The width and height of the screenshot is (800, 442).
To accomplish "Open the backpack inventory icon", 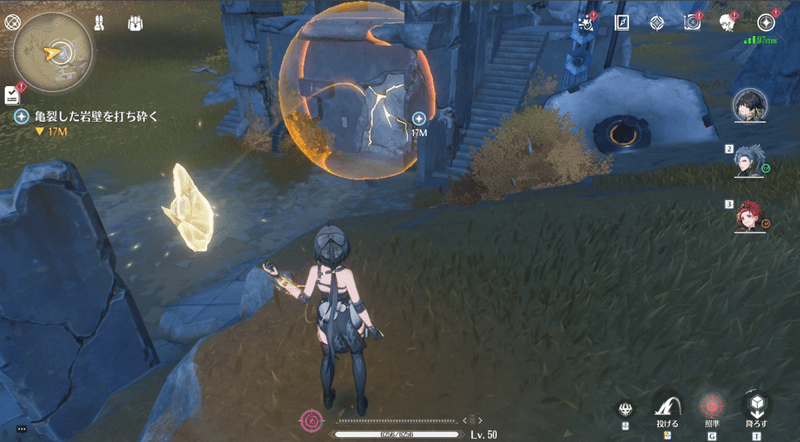I will click(x=136, y=22).
